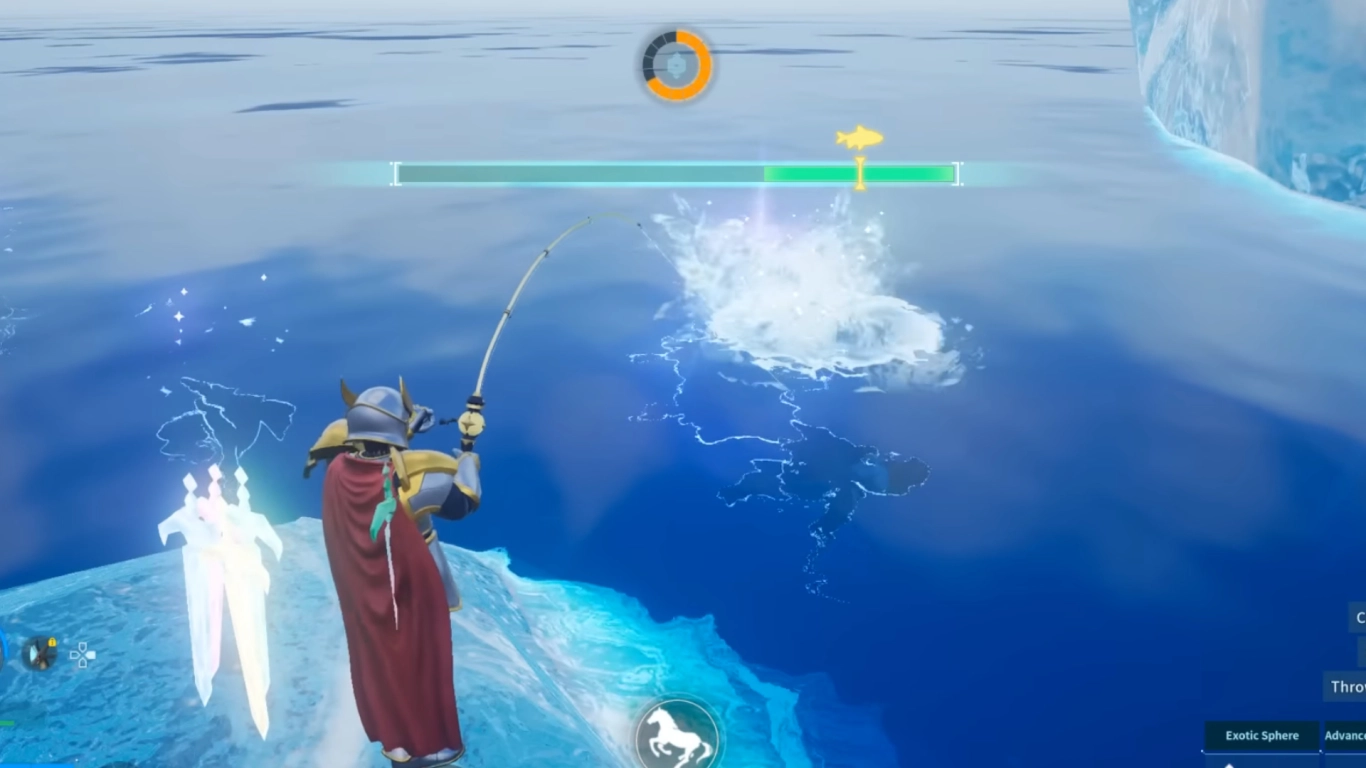Click the yellow lock badge on the compass icon
Viewport: 1366px width, 768px height.
coord(52,641)
